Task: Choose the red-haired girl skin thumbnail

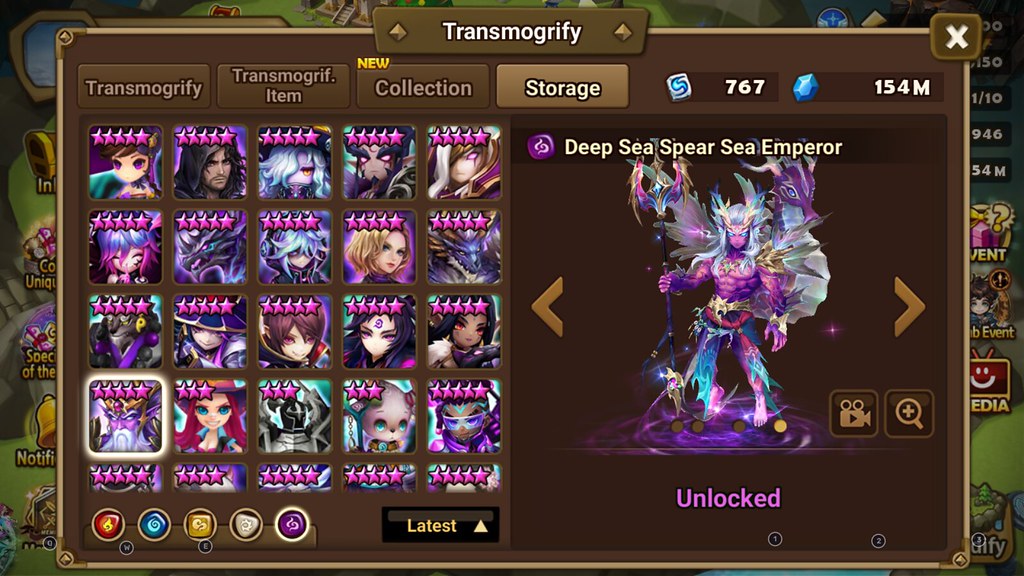Action: 210,415
